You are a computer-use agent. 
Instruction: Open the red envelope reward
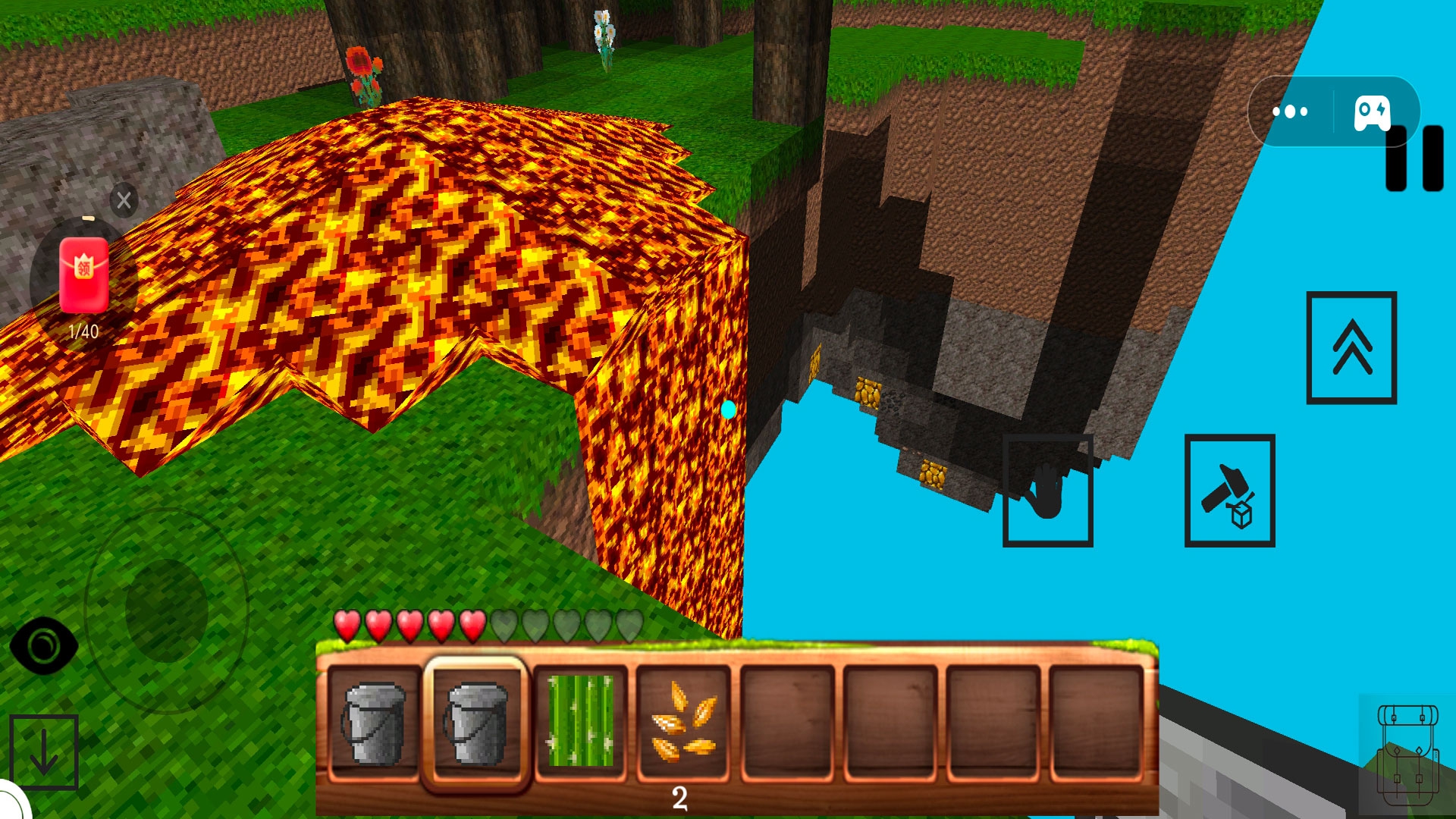pos(83,276)
